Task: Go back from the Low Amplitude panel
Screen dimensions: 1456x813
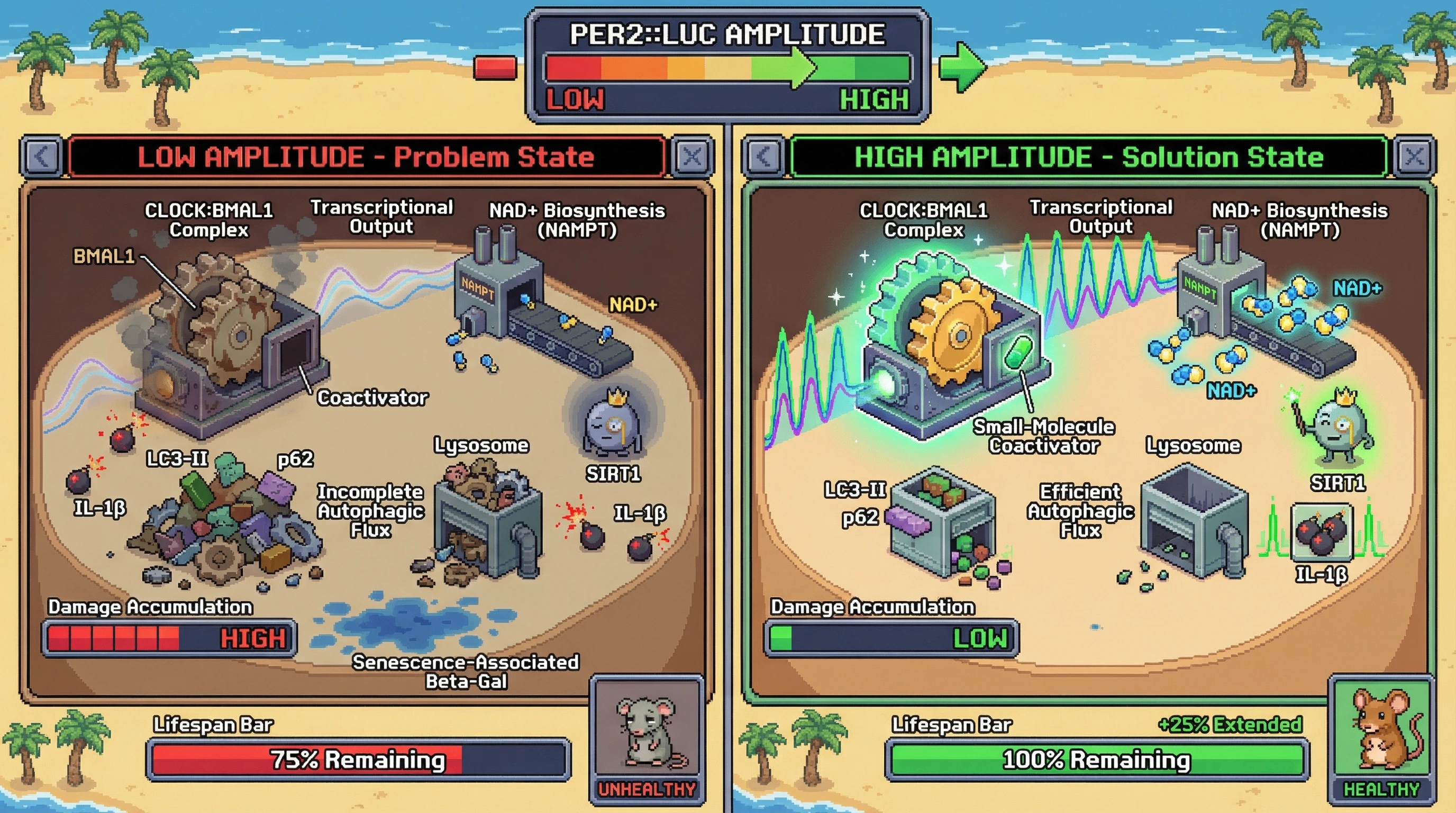Action: tap(42, 156)
